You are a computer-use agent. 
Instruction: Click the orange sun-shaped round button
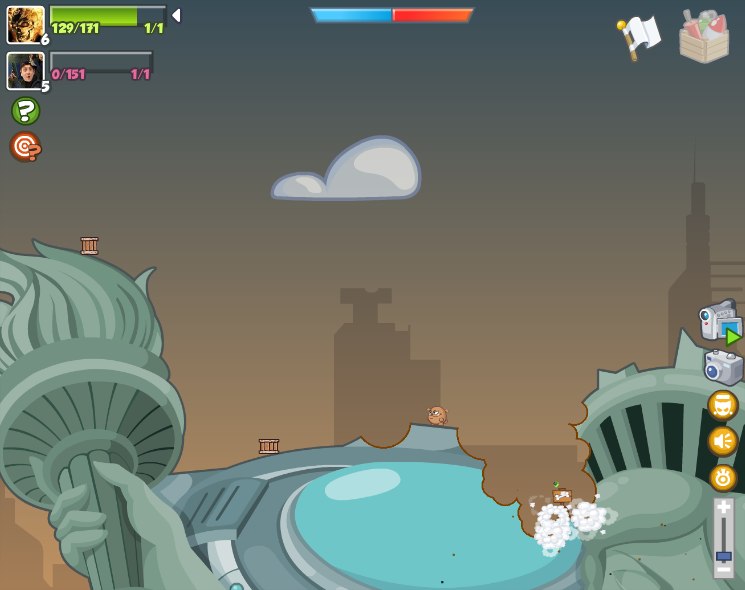(x=723, y=477)
